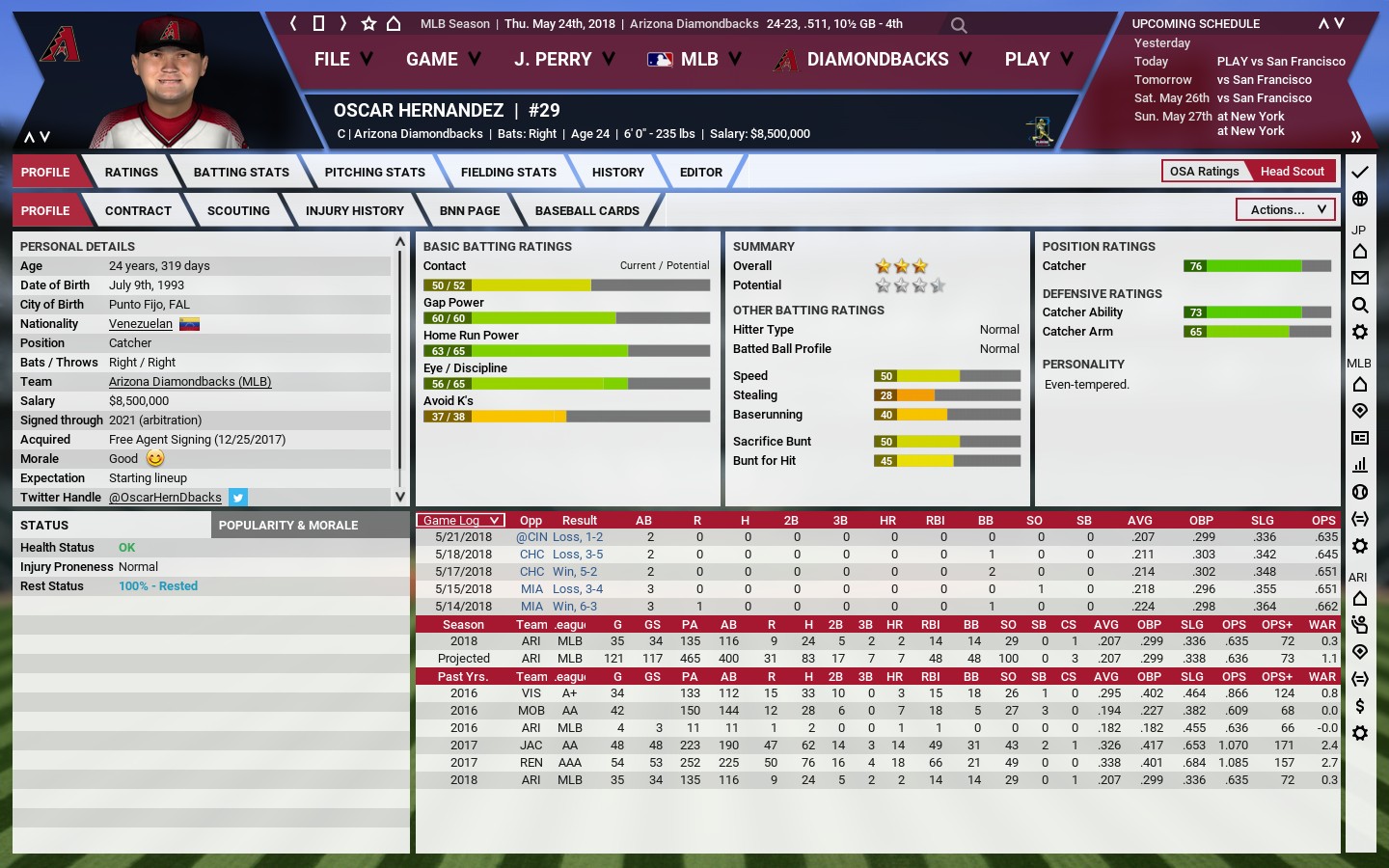The width and height of the screenshot is (1389, 868).
Task: Toggle to OSA Ratings view
Action: tap(1204, 172)
